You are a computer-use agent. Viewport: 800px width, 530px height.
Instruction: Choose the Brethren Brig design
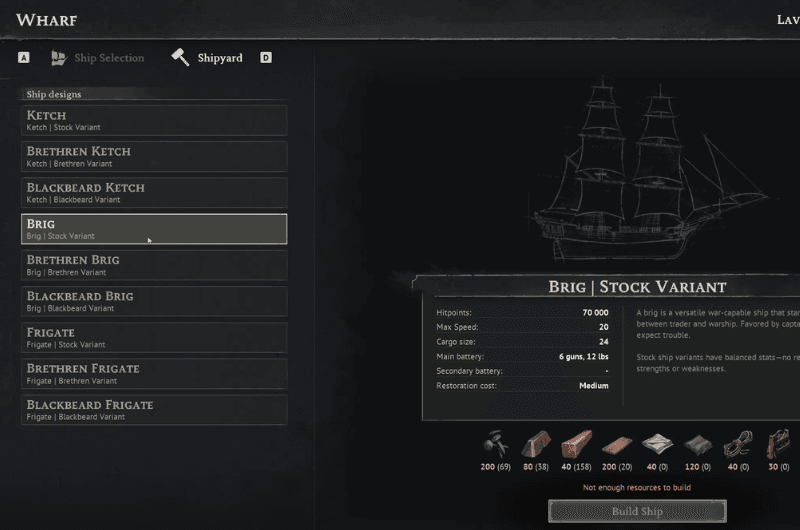(154, 265)
